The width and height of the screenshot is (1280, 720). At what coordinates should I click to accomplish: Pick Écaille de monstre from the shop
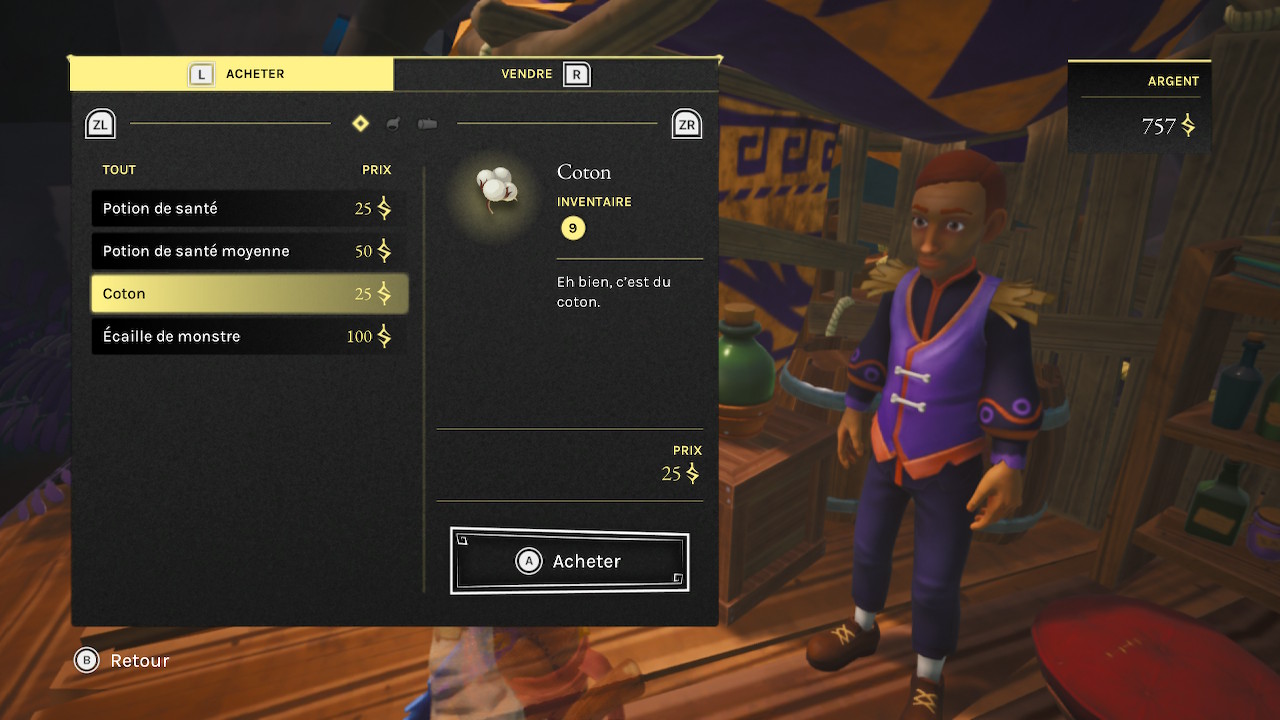(249, 337)
